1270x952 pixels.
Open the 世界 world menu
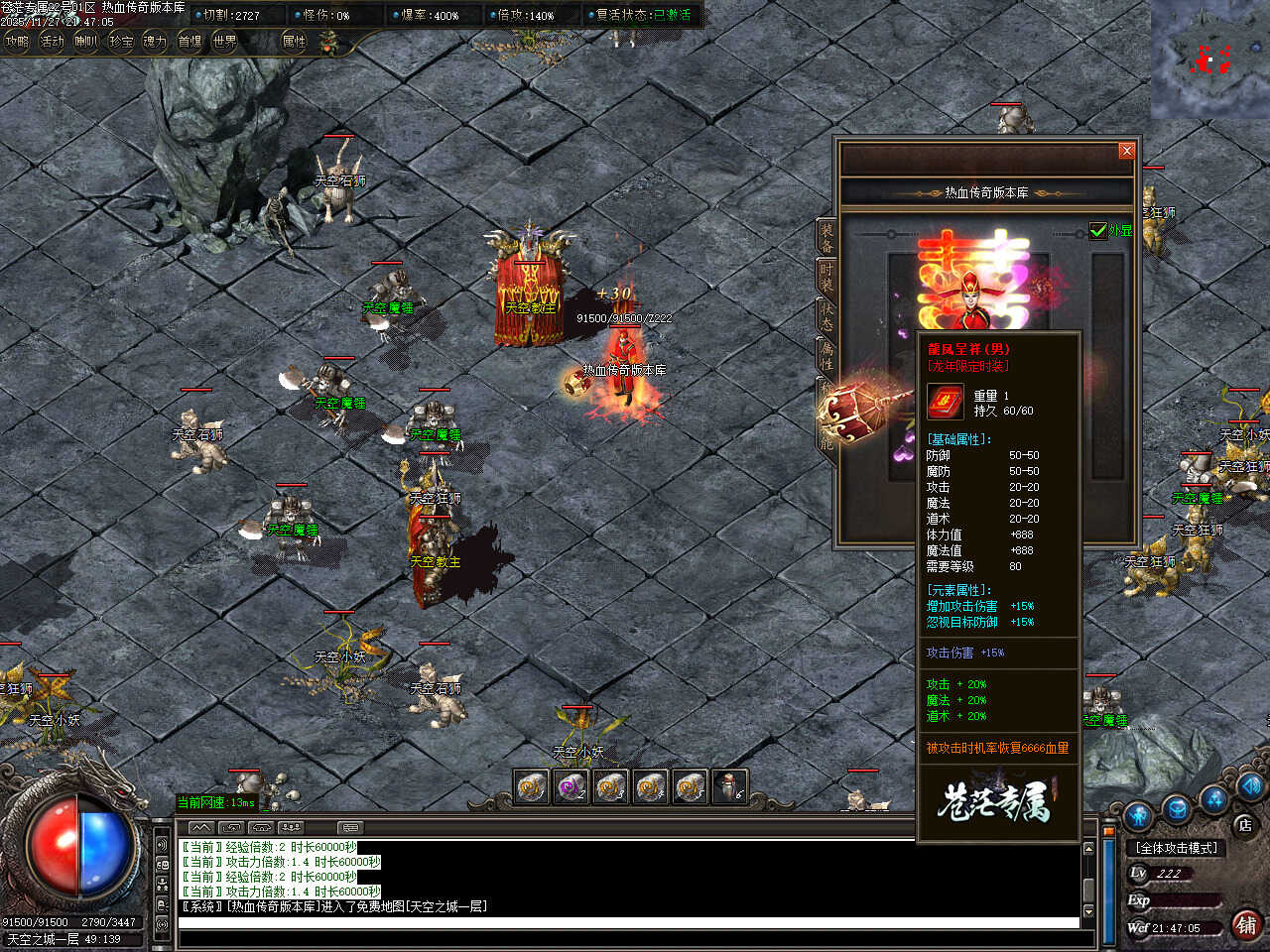click(225, 42)
